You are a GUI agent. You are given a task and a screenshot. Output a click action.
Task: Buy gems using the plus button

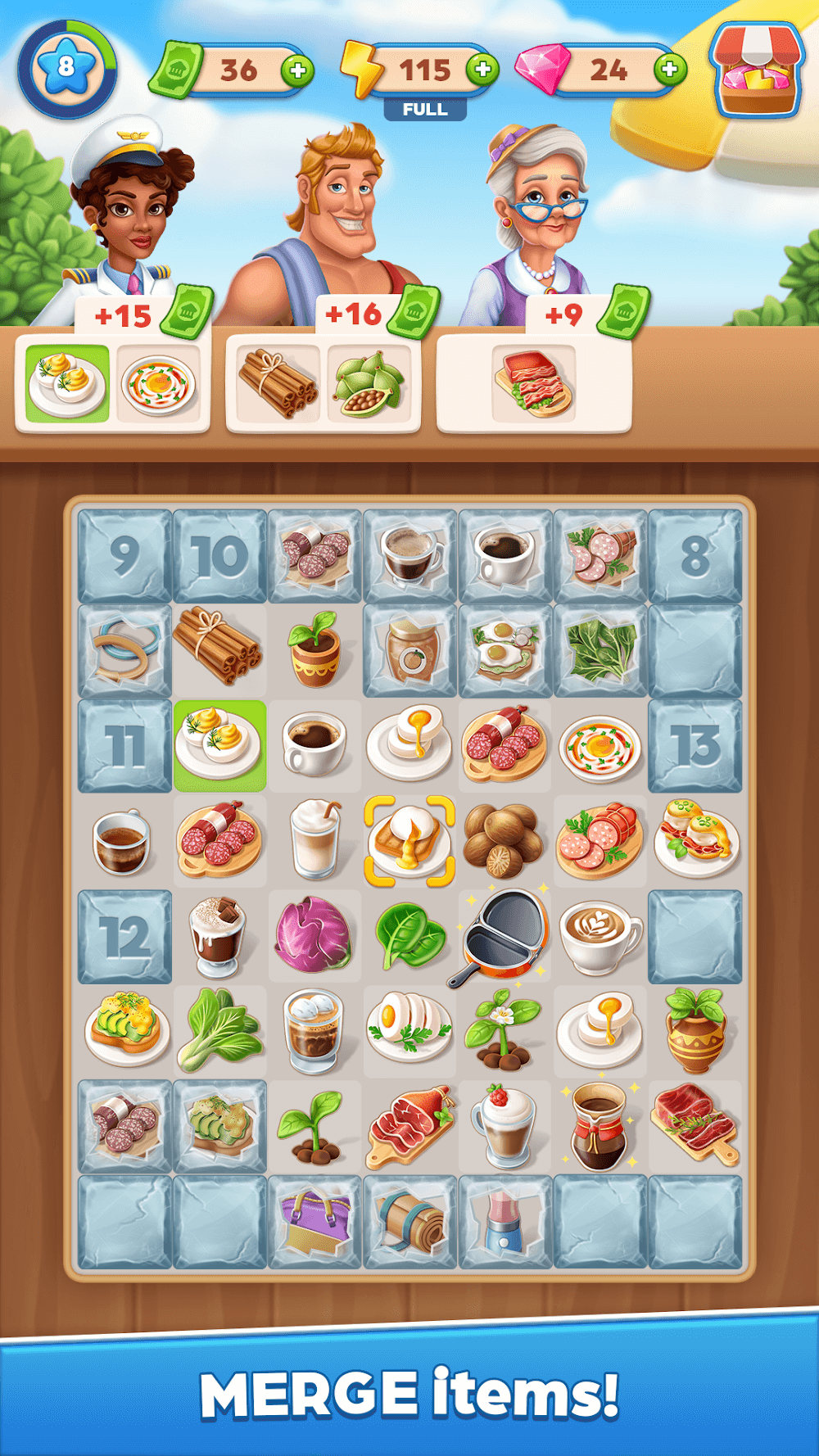click(x=670, y=69)
